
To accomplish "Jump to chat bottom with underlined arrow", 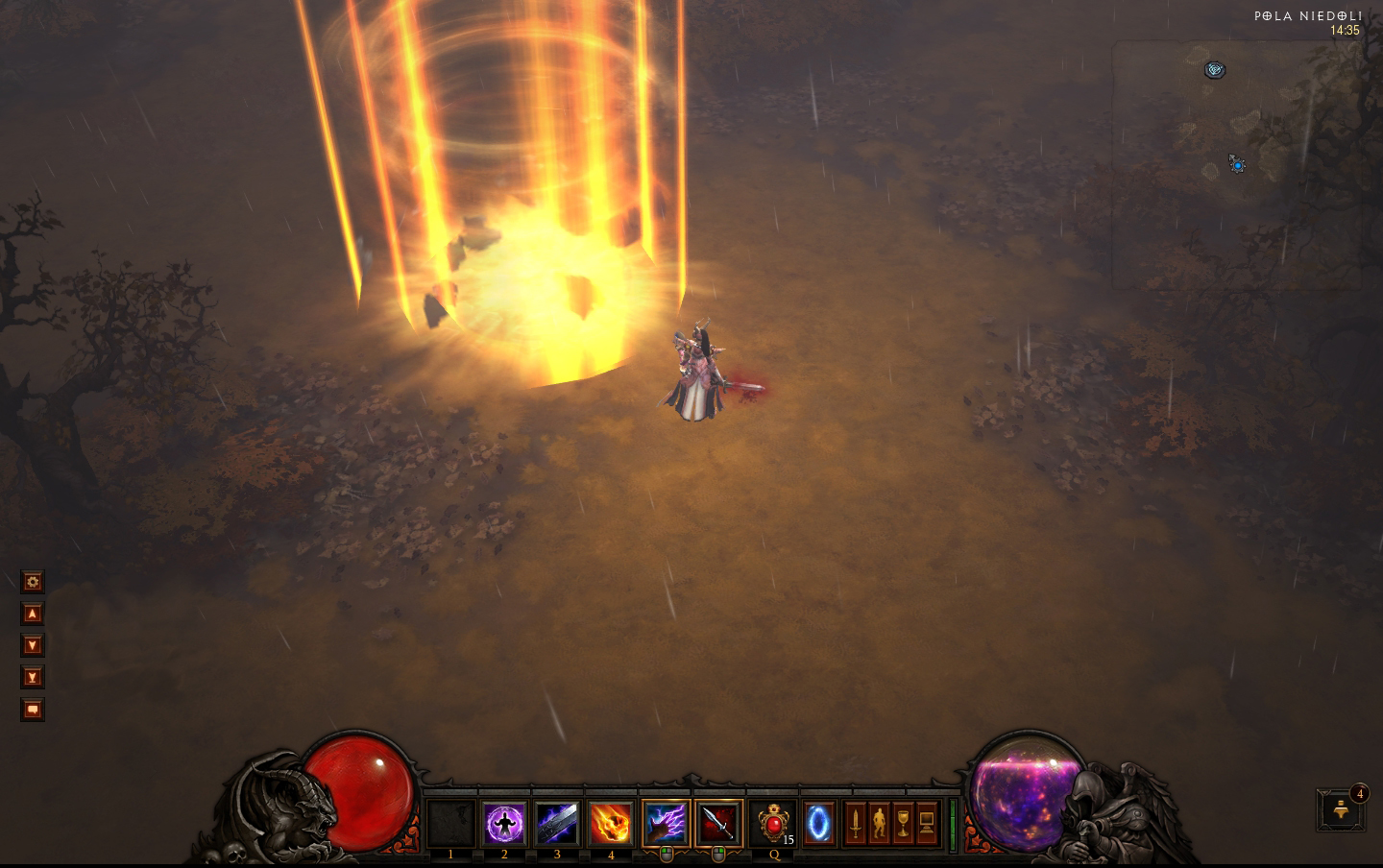I will coord(33,678).
